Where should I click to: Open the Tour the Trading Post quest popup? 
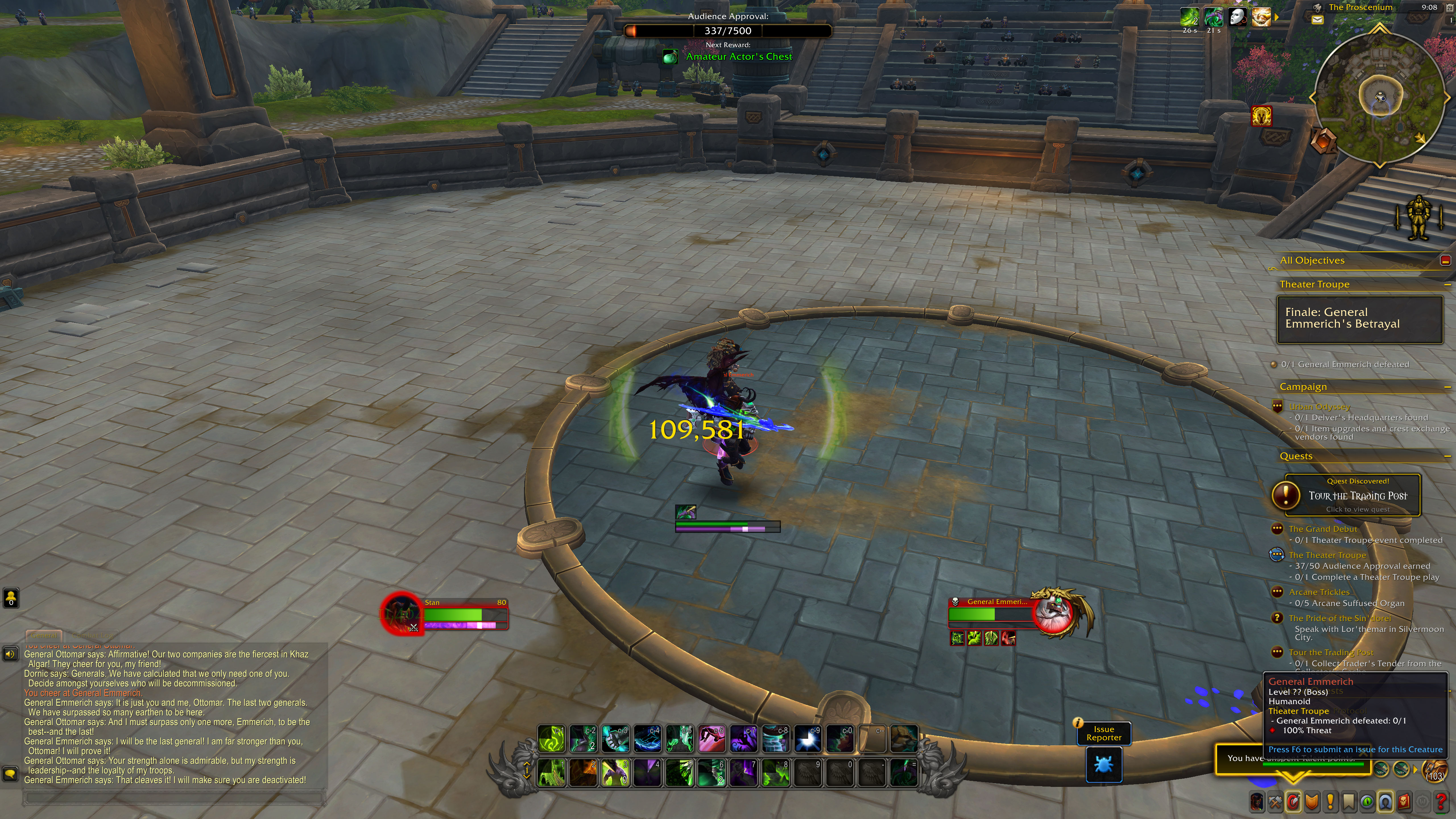point(1357,496)
